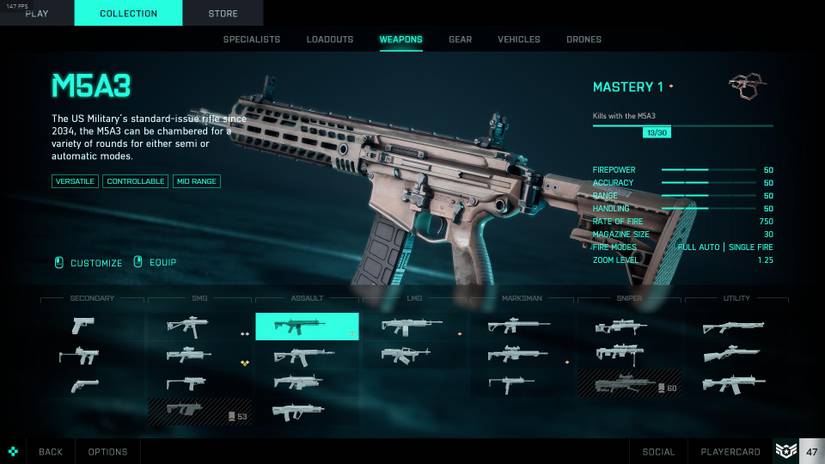Switch to the Play tab
Viewport: 825px width, 464px height.
(x=36, y=13)
